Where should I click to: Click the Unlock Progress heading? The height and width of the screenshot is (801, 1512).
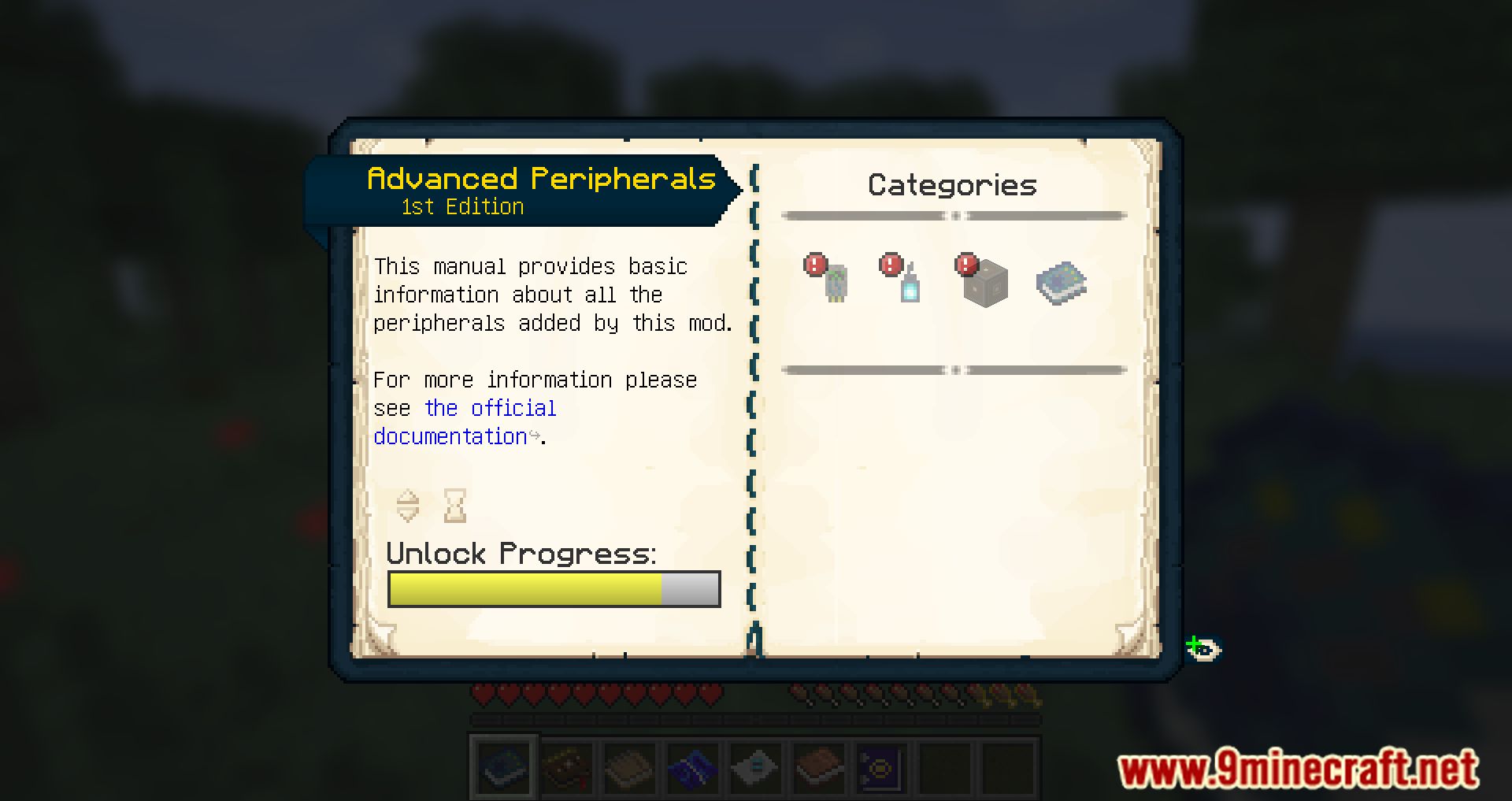tap(522, 554)
